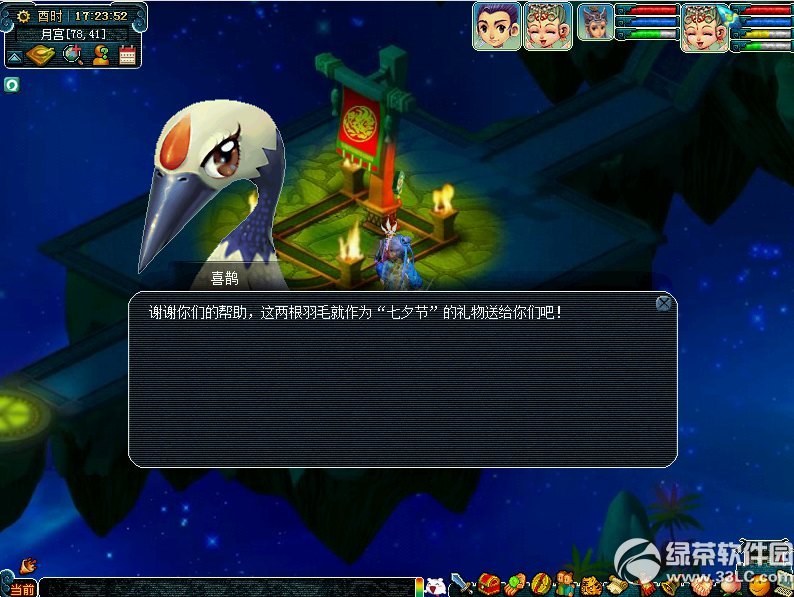The width and height of the screenshot is (794, 597).
Task: Open the world map magnifier icon
Action: point(72,55)
